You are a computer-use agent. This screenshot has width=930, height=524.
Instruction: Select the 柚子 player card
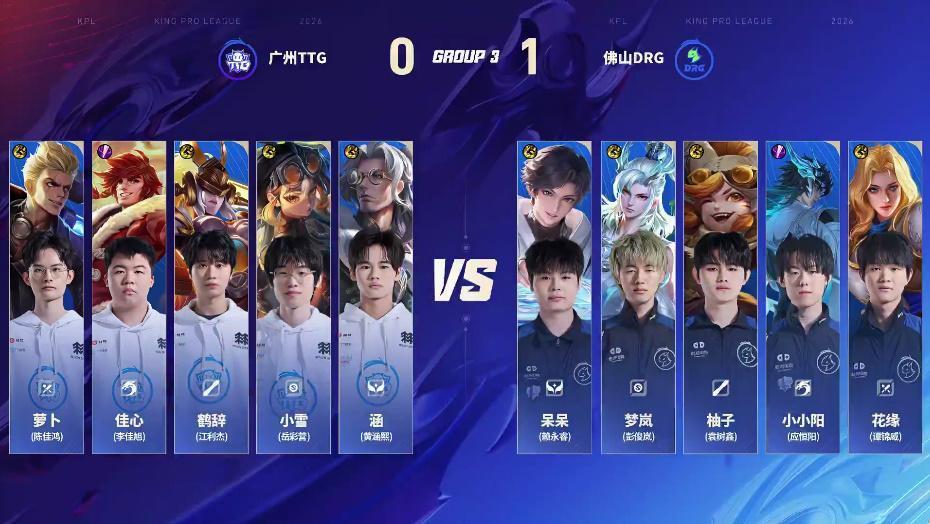point(720,296)
